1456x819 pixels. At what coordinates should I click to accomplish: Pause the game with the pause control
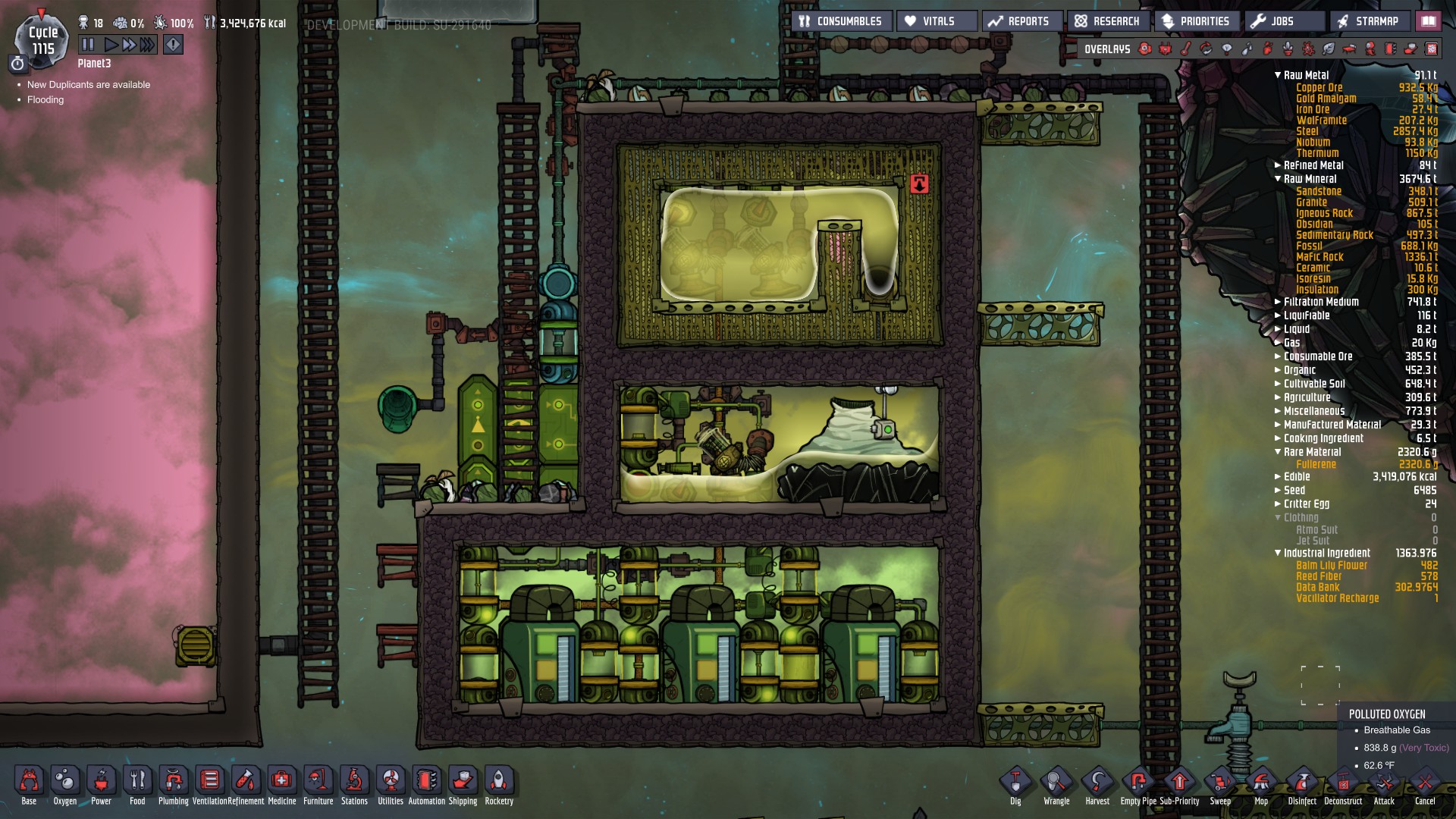[86, 44]
